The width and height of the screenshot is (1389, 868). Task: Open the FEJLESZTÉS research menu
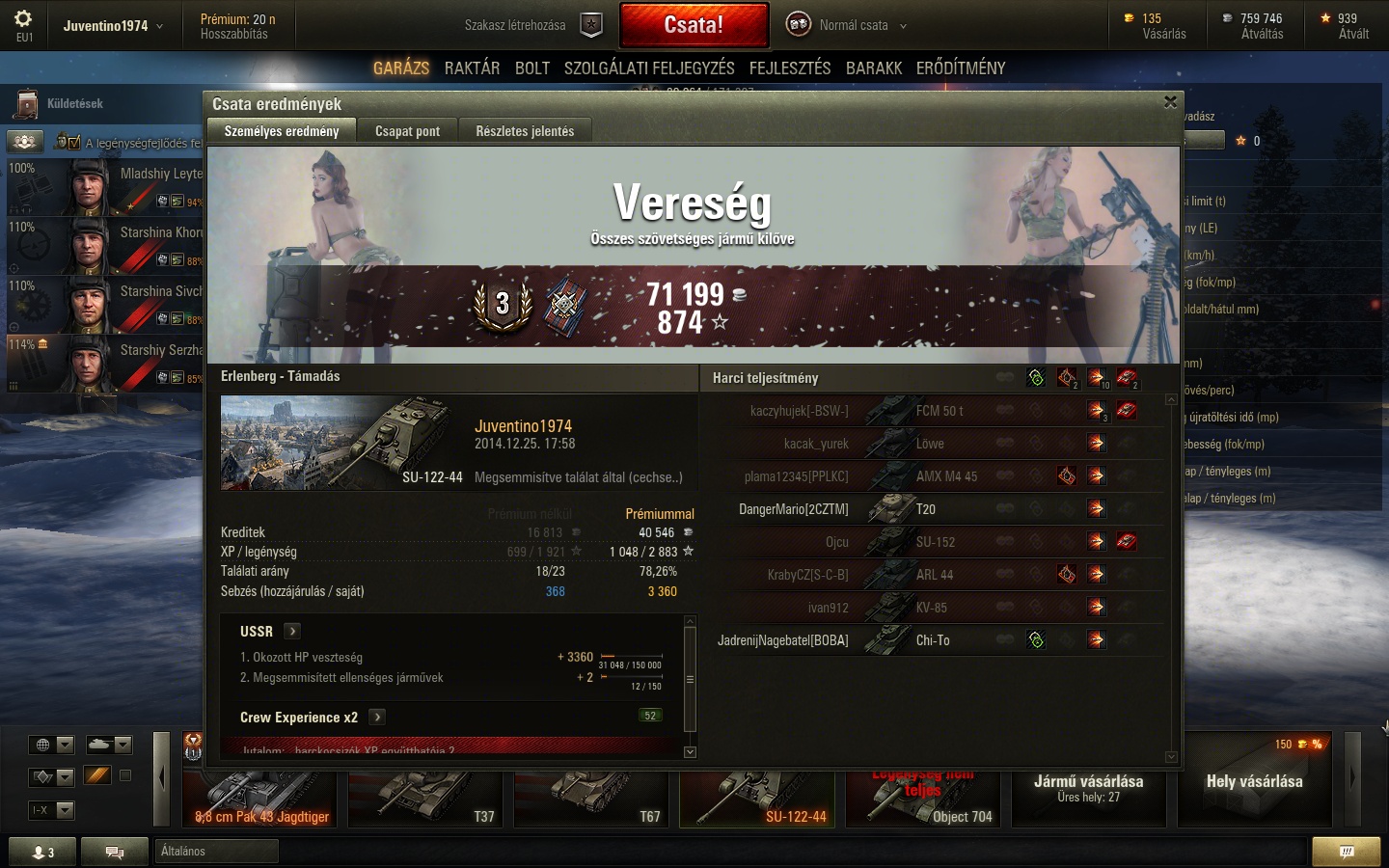(790, 68)
